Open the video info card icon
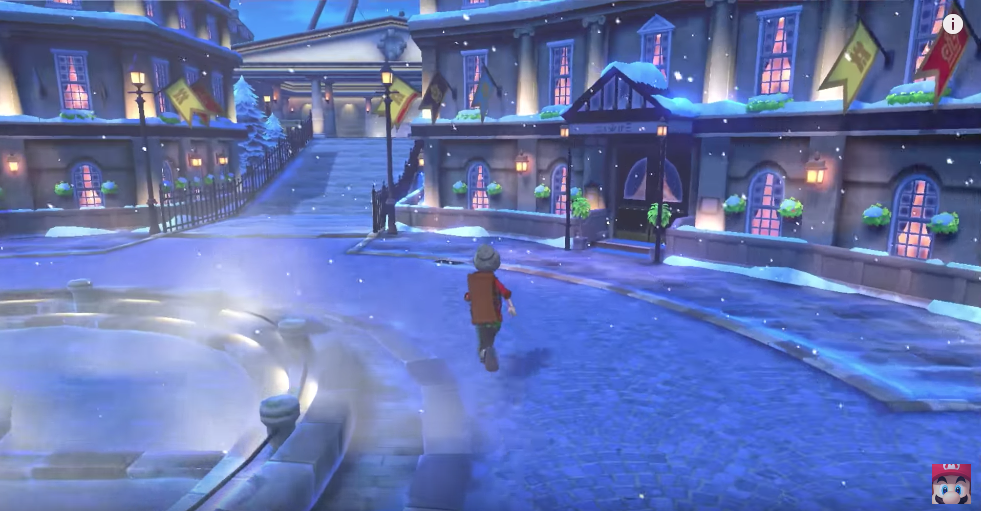 coord(953,23)
